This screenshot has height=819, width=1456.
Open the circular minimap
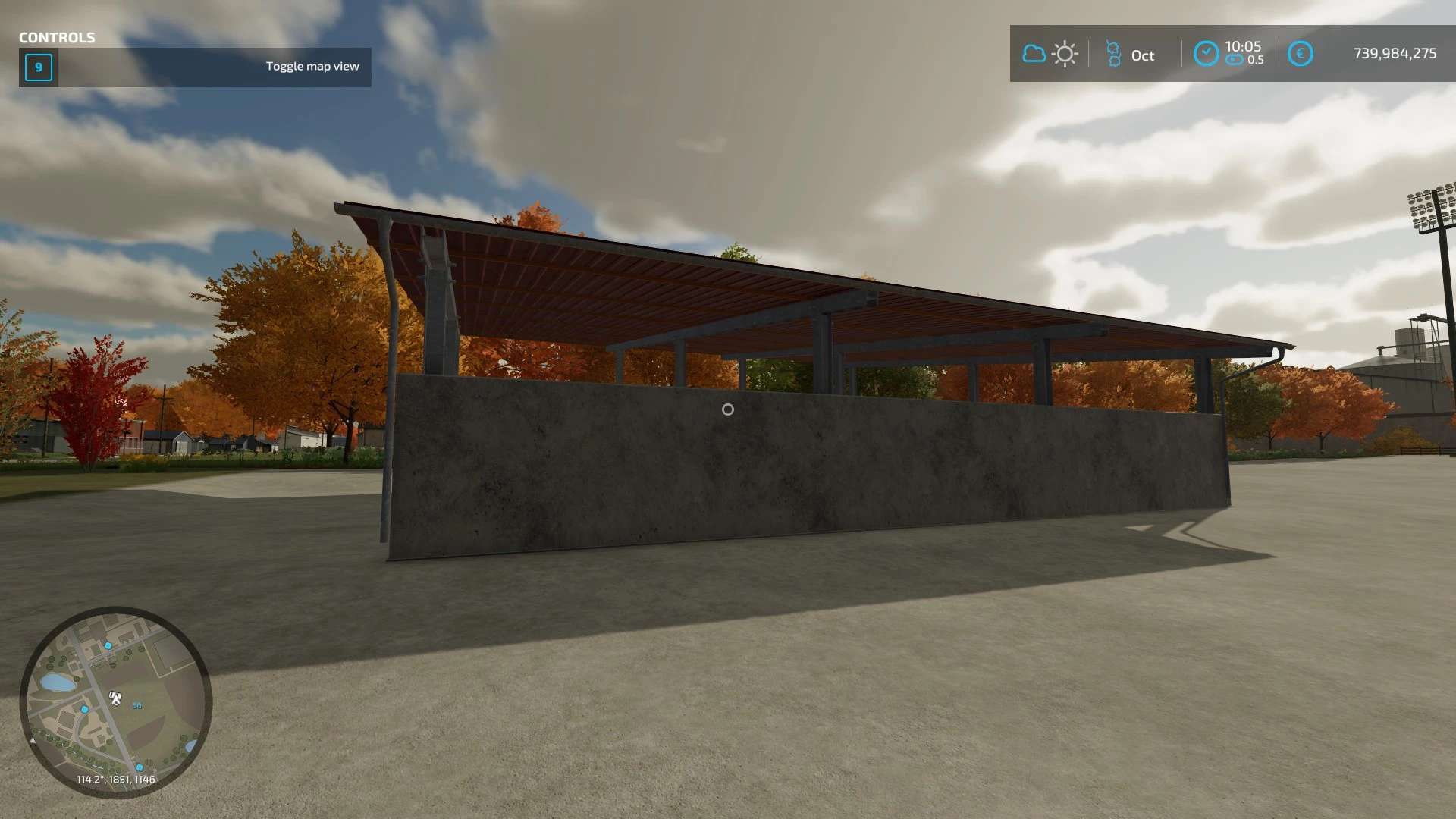point(115,701)
